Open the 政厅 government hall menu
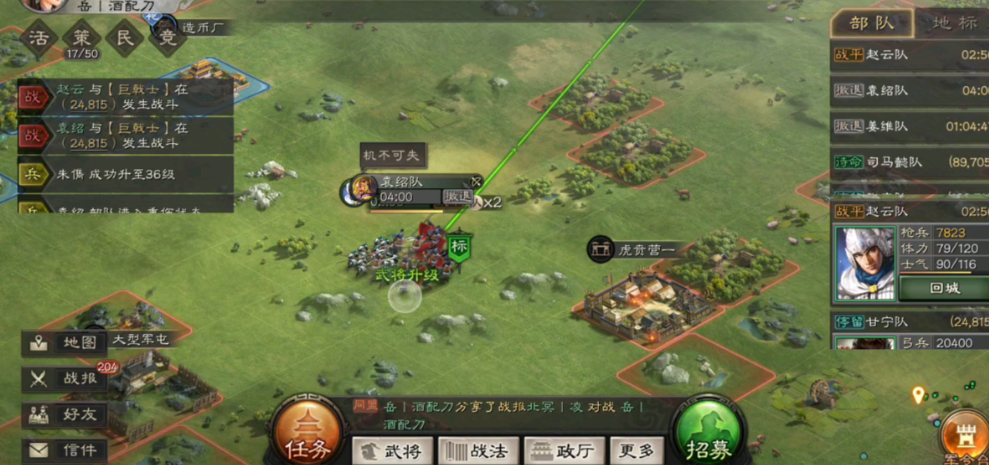 [560, 452]
